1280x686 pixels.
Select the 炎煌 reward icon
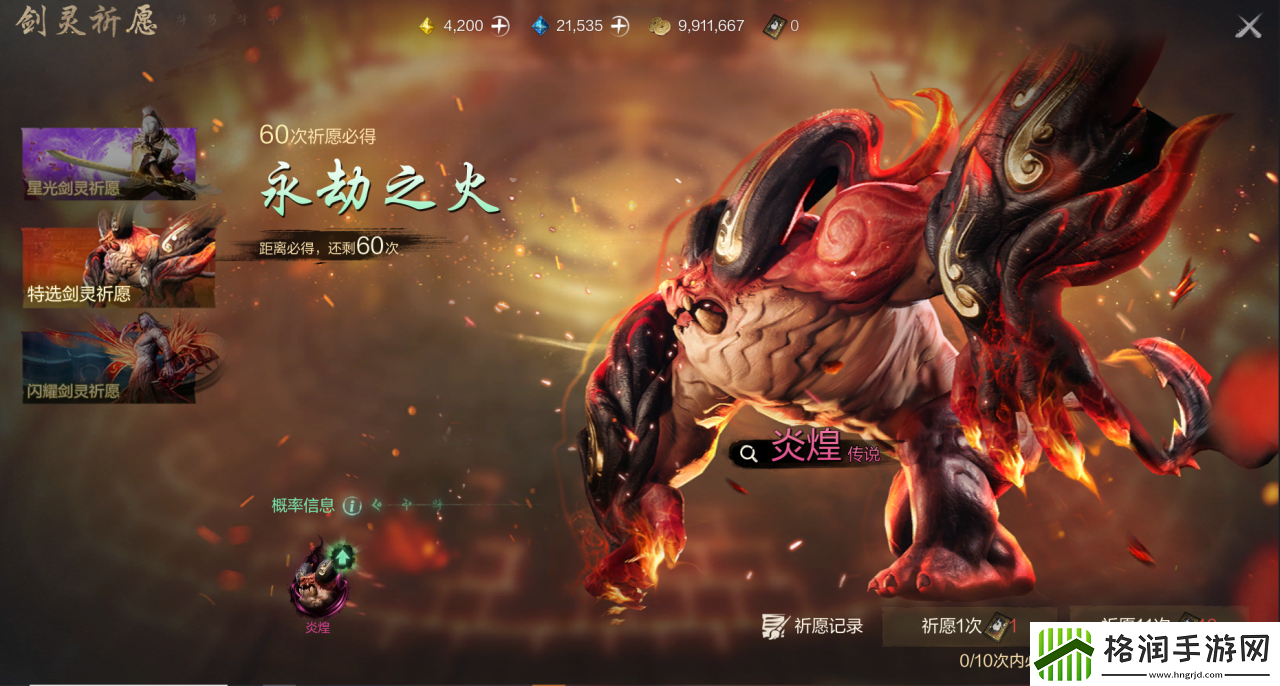318,579
